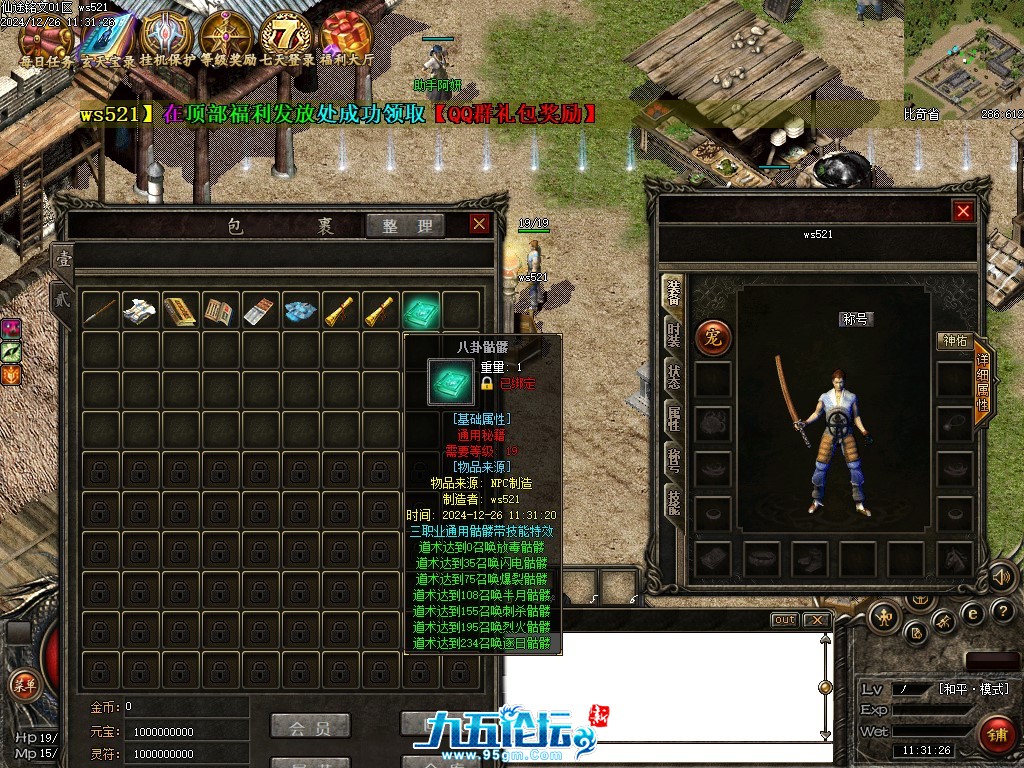Select the green 八卦骷髅 skill book slot

pos(421,312)
